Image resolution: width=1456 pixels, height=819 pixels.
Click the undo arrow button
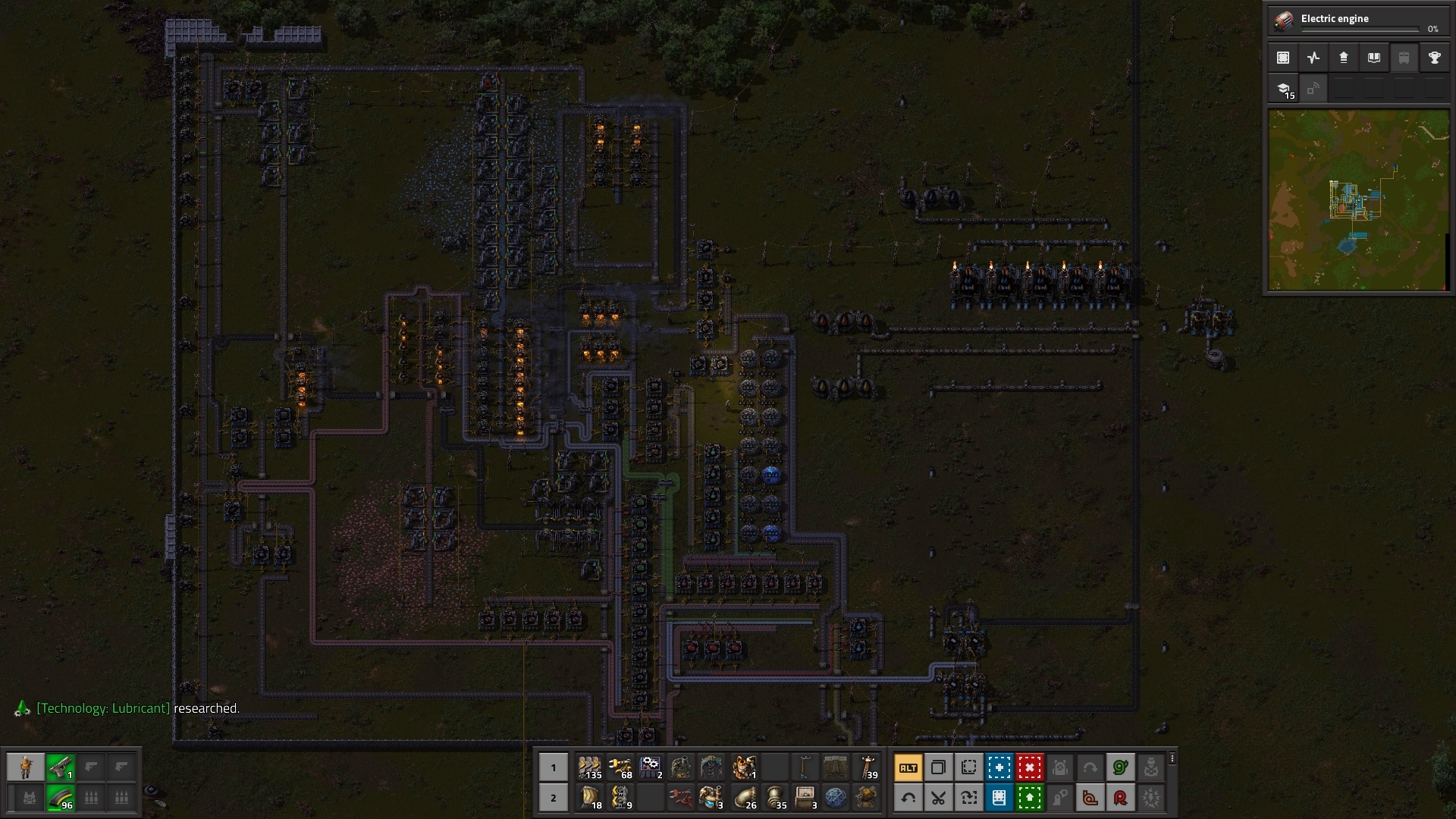[908, 798]
